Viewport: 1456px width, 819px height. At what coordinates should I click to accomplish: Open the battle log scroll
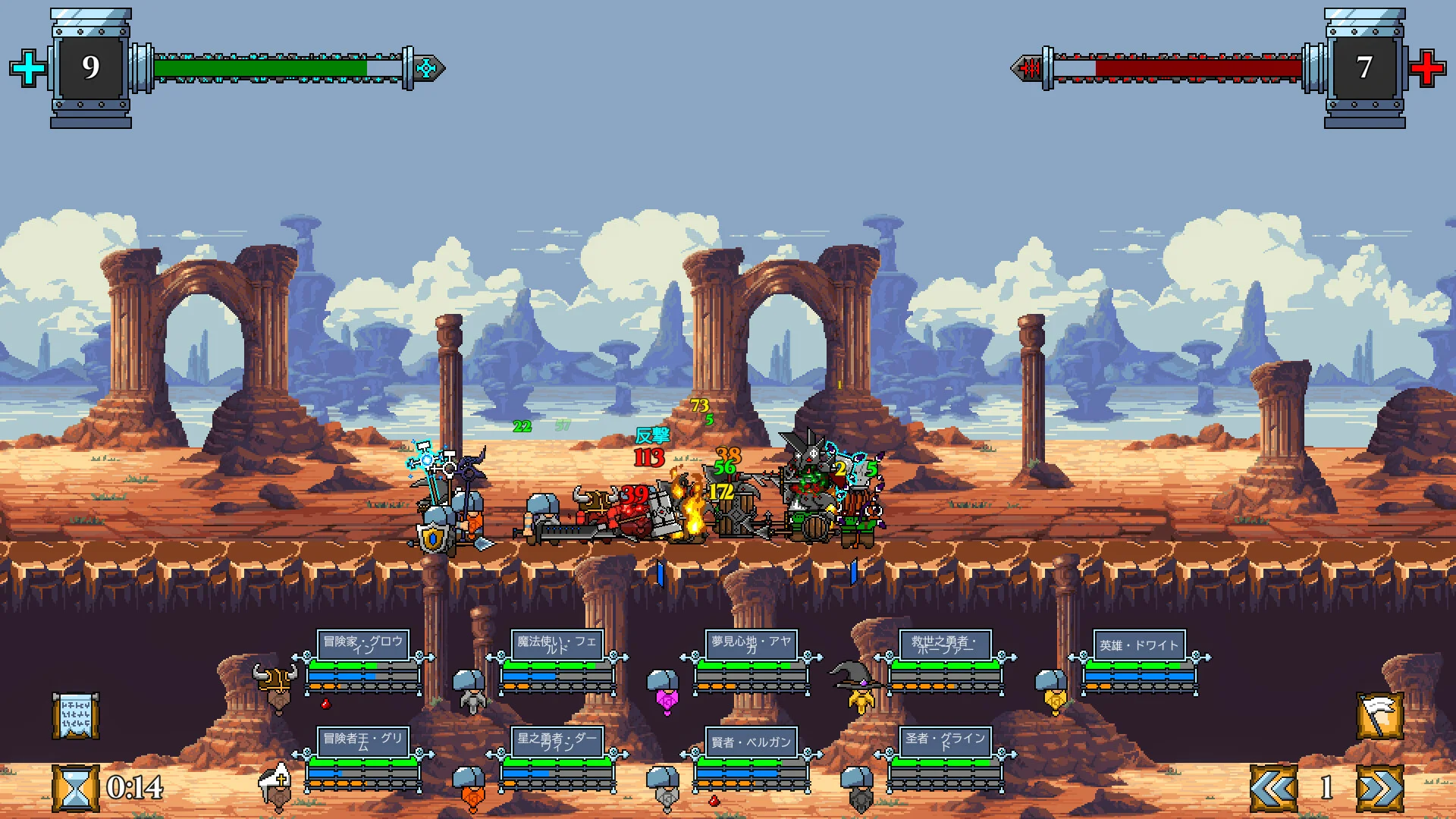(x=75, y=715)
